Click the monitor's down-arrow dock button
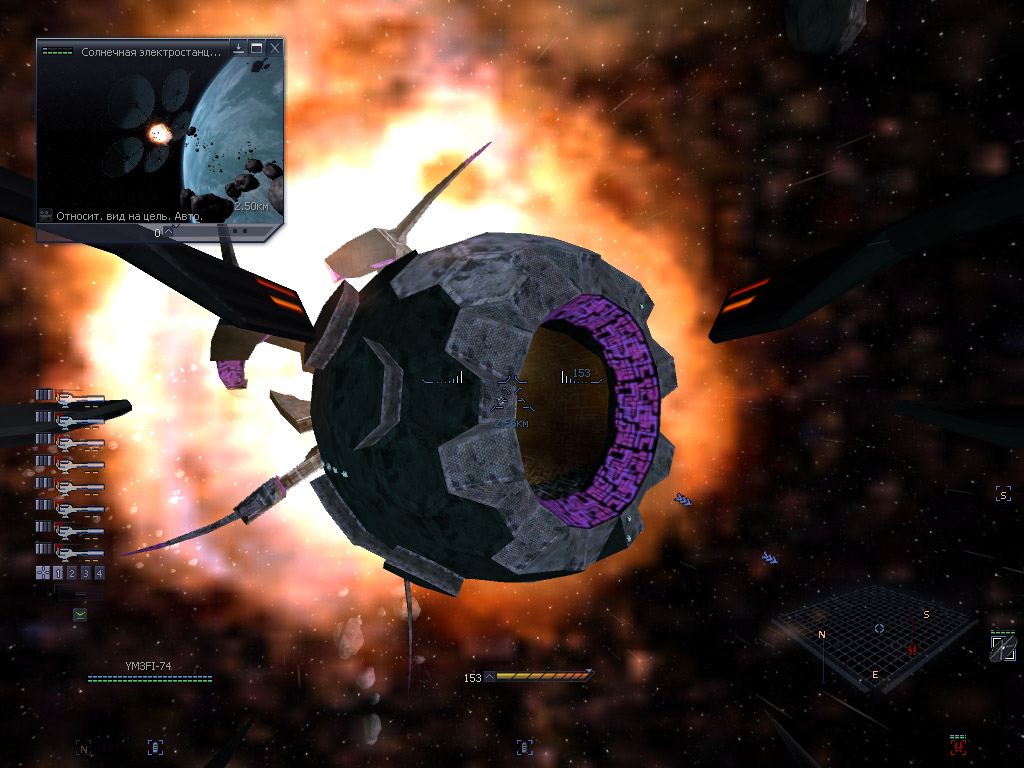 click(239, 48)
